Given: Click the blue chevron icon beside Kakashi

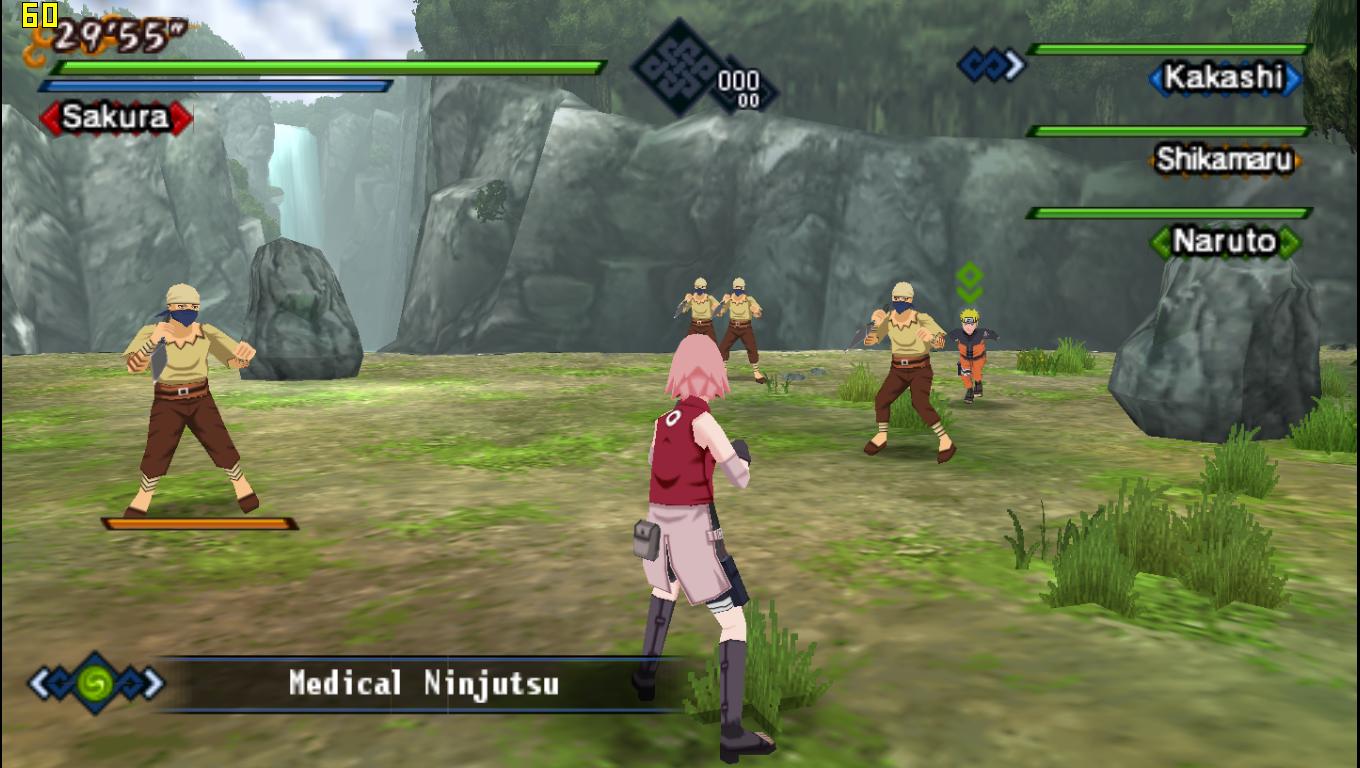Looking at the screenshot, I should pos(991,66).
